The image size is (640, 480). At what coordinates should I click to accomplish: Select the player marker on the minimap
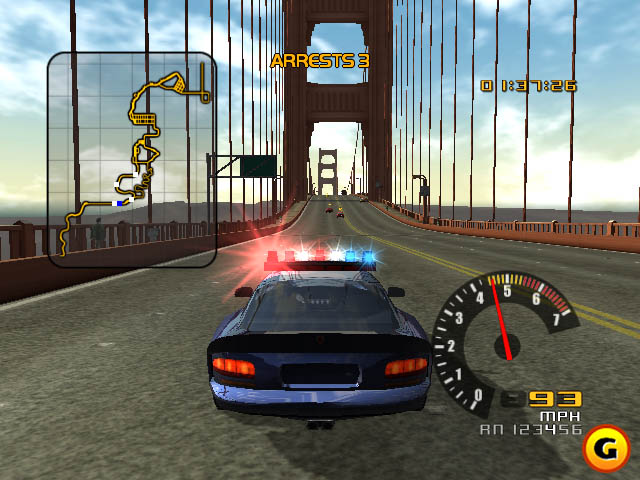pyautogui.click(x=121, y=202)
